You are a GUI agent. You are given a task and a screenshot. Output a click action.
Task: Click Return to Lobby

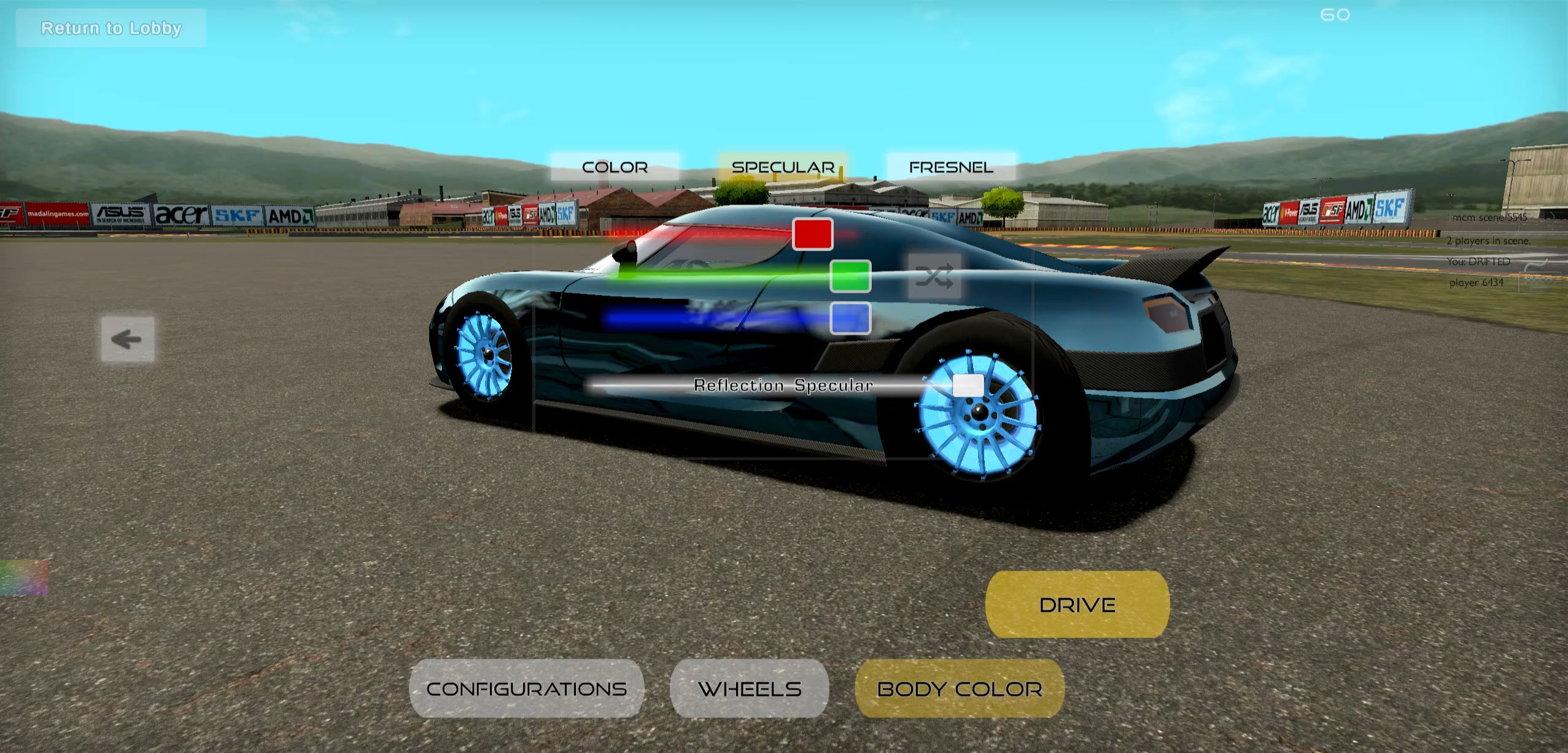pyautogui.click(x=111, y=28)
